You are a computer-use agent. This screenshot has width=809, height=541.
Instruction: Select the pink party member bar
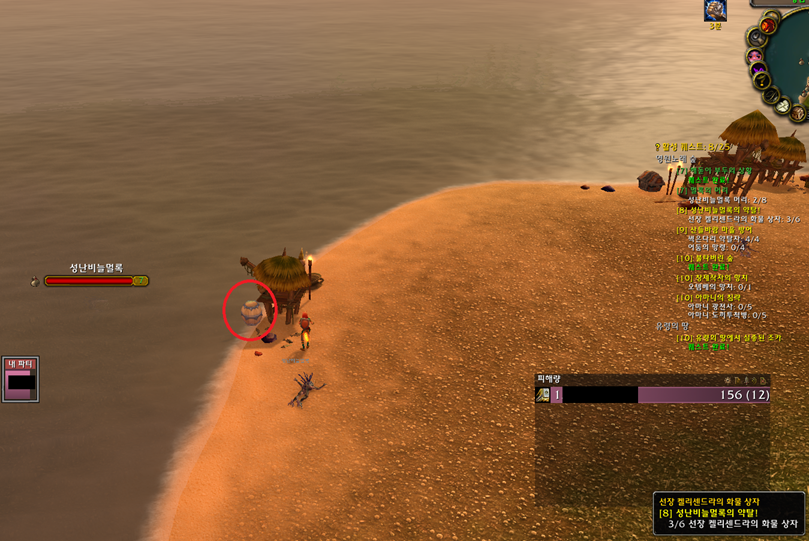pos(21,382)
